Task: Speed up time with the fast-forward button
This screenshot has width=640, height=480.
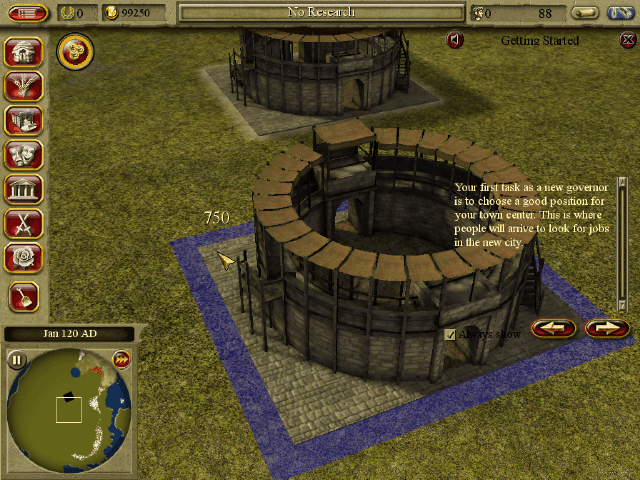Action: [122, 360]
